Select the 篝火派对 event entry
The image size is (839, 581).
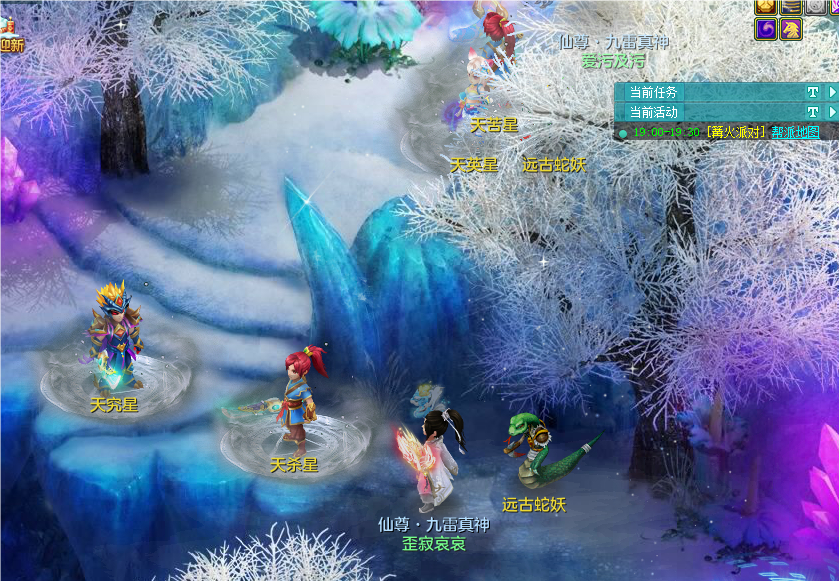coord(736,132)
